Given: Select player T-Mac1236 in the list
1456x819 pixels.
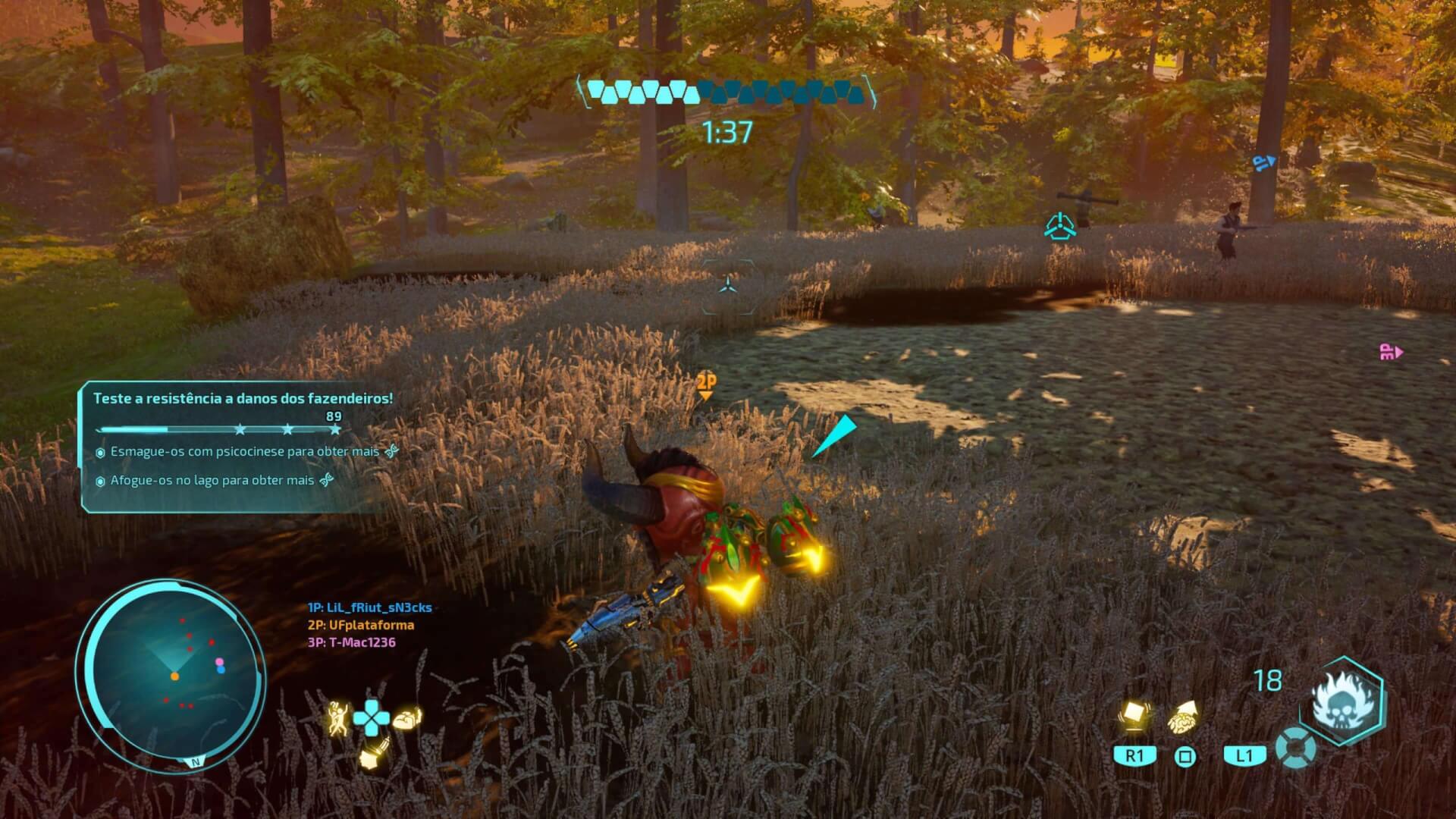Looking at the screenshot, I should 351,642.
